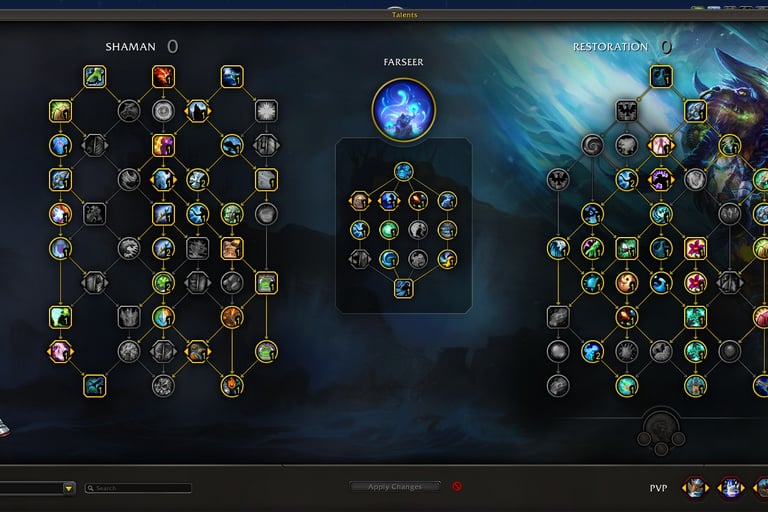Open the first PVP talent slot beside the PVP label
Viewport: 768px width, 512px height.
[x=693, y=488]
